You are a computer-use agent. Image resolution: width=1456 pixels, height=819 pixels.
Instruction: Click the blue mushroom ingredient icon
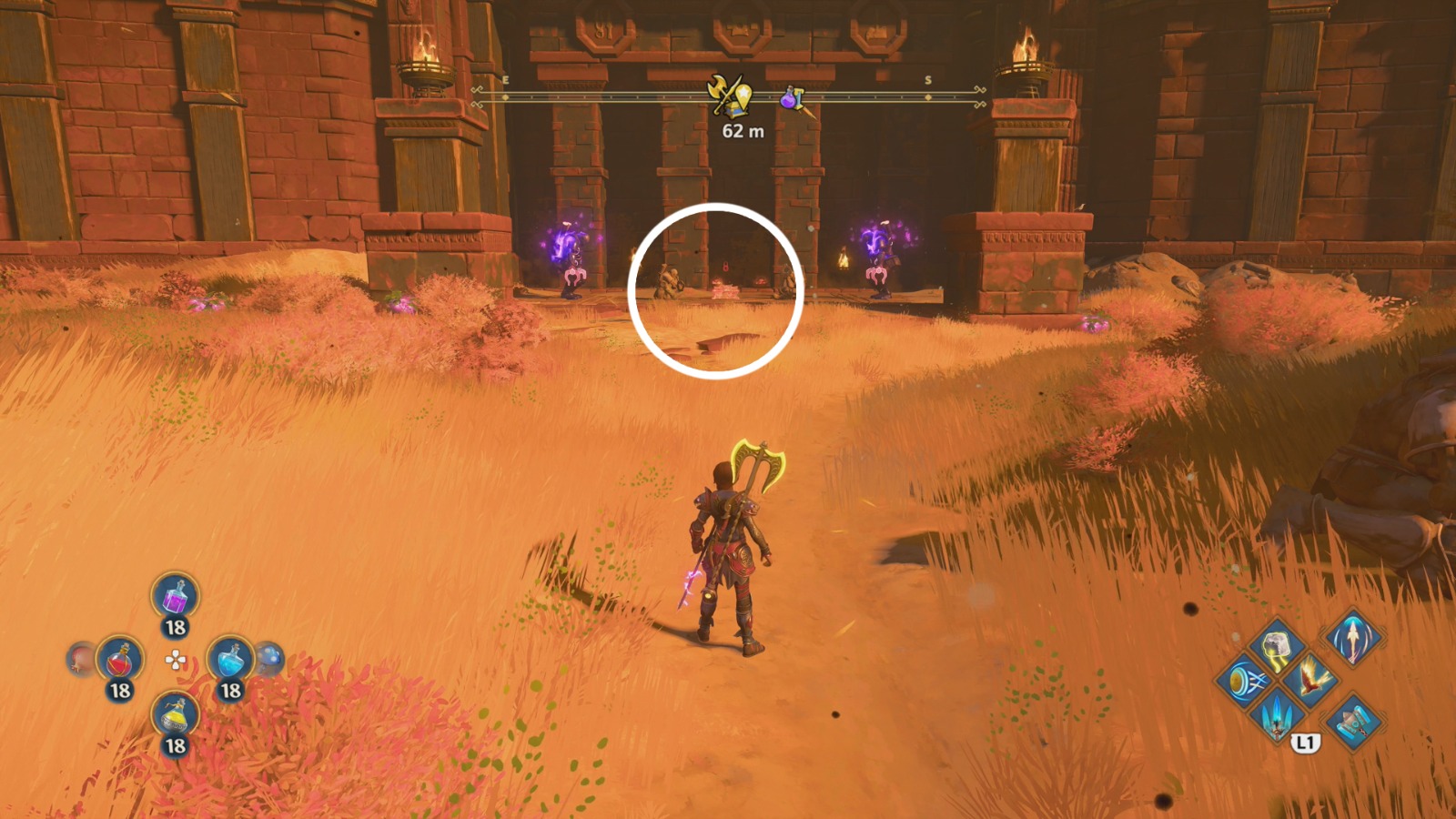click(x=271, y=657)
